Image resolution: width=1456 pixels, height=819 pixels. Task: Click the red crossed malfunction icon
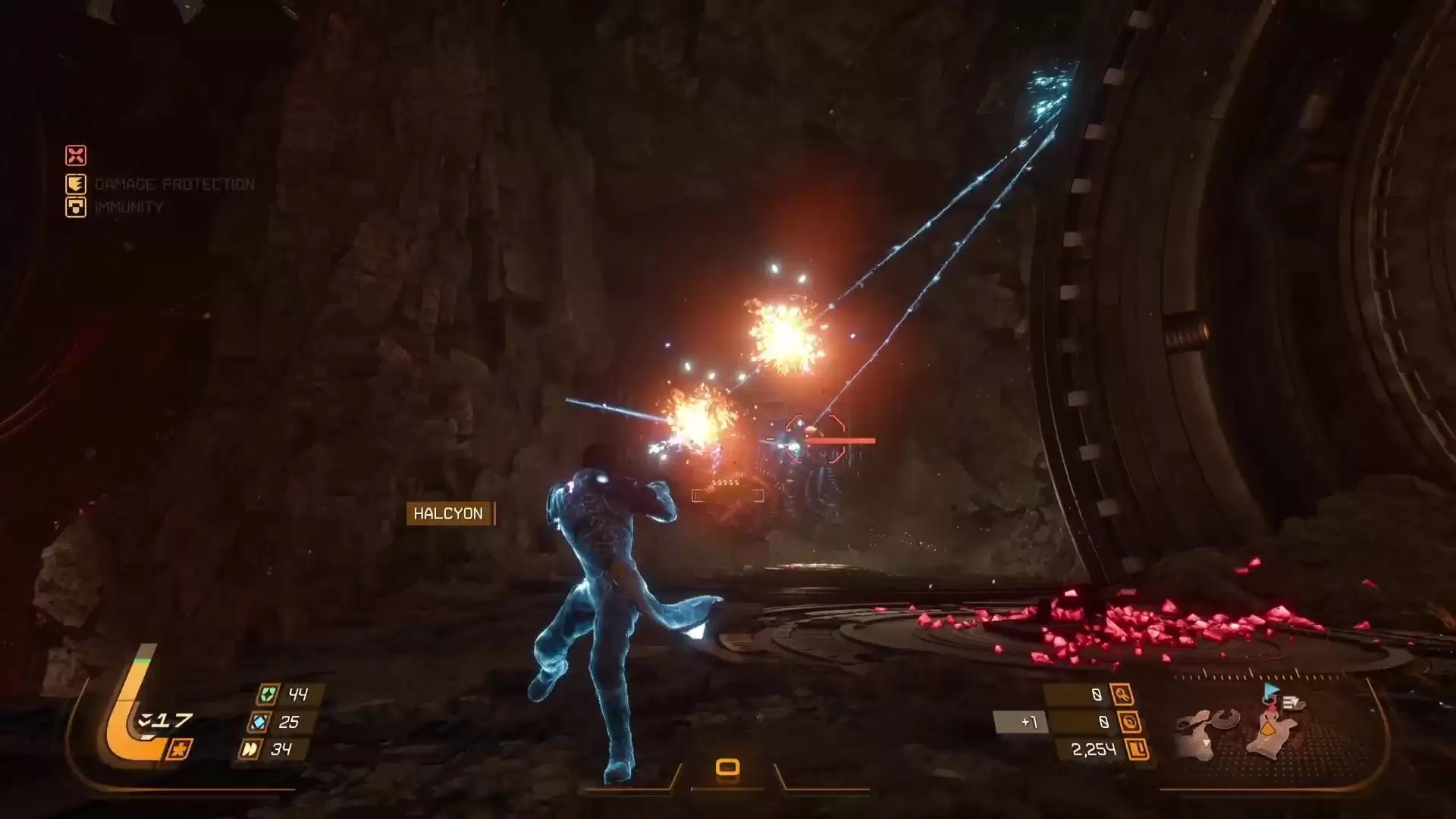[76, 155]
